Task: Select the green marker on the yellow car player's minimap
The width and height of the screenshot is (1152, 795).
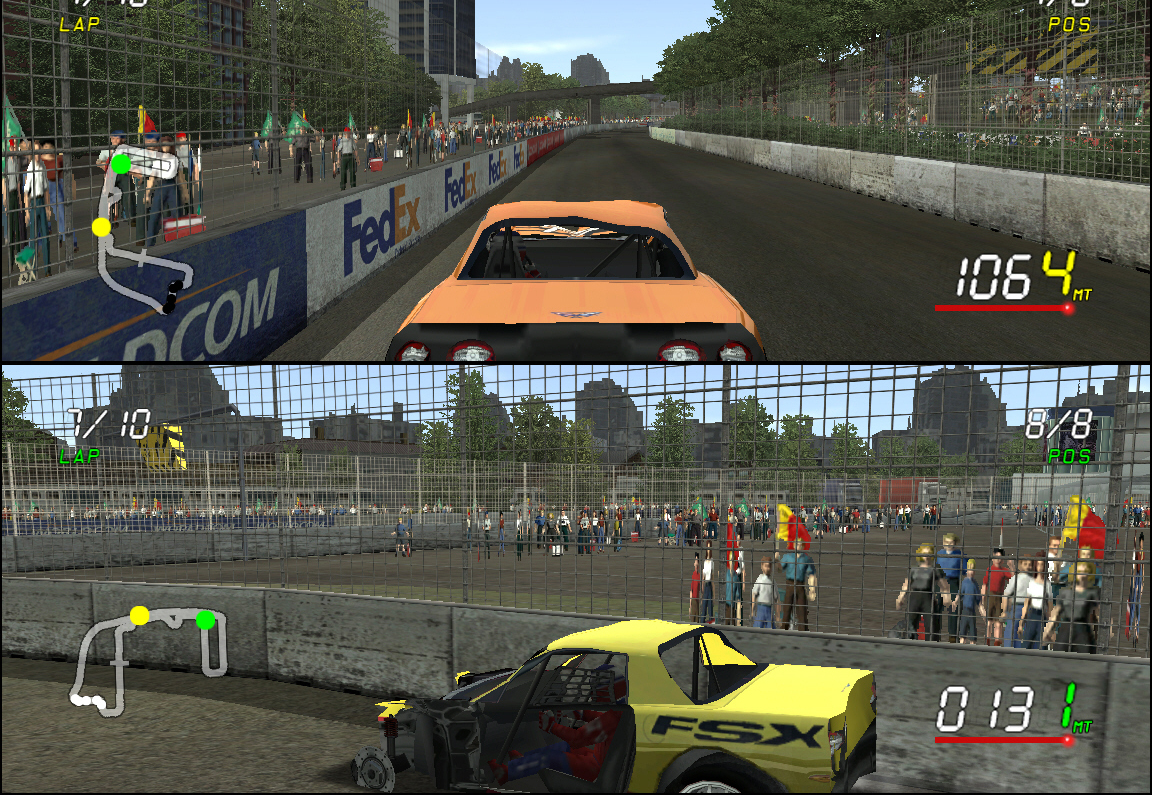Action: point(205,620)
